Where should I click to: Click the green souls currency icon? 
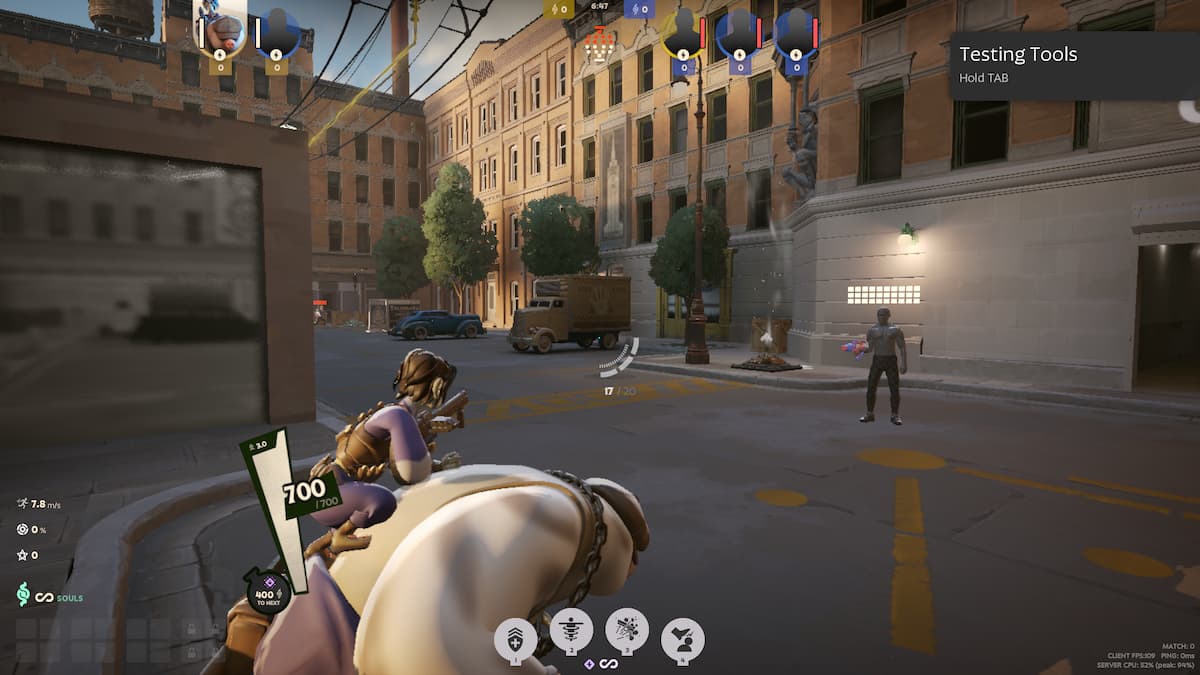point(23,595)
